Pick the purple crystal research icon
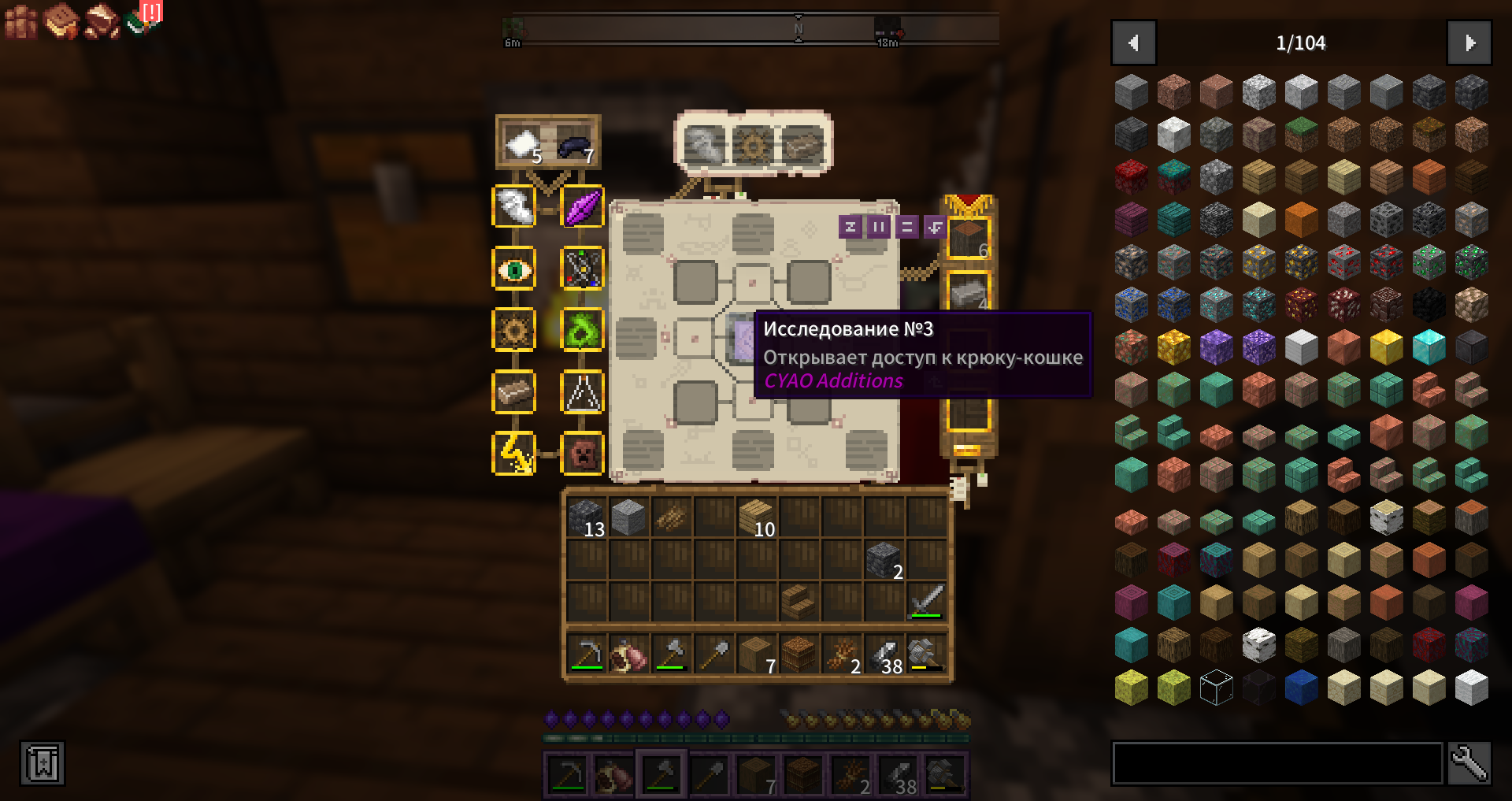Viewport: 1512px width, 801px height. click(x=582, y=208)
